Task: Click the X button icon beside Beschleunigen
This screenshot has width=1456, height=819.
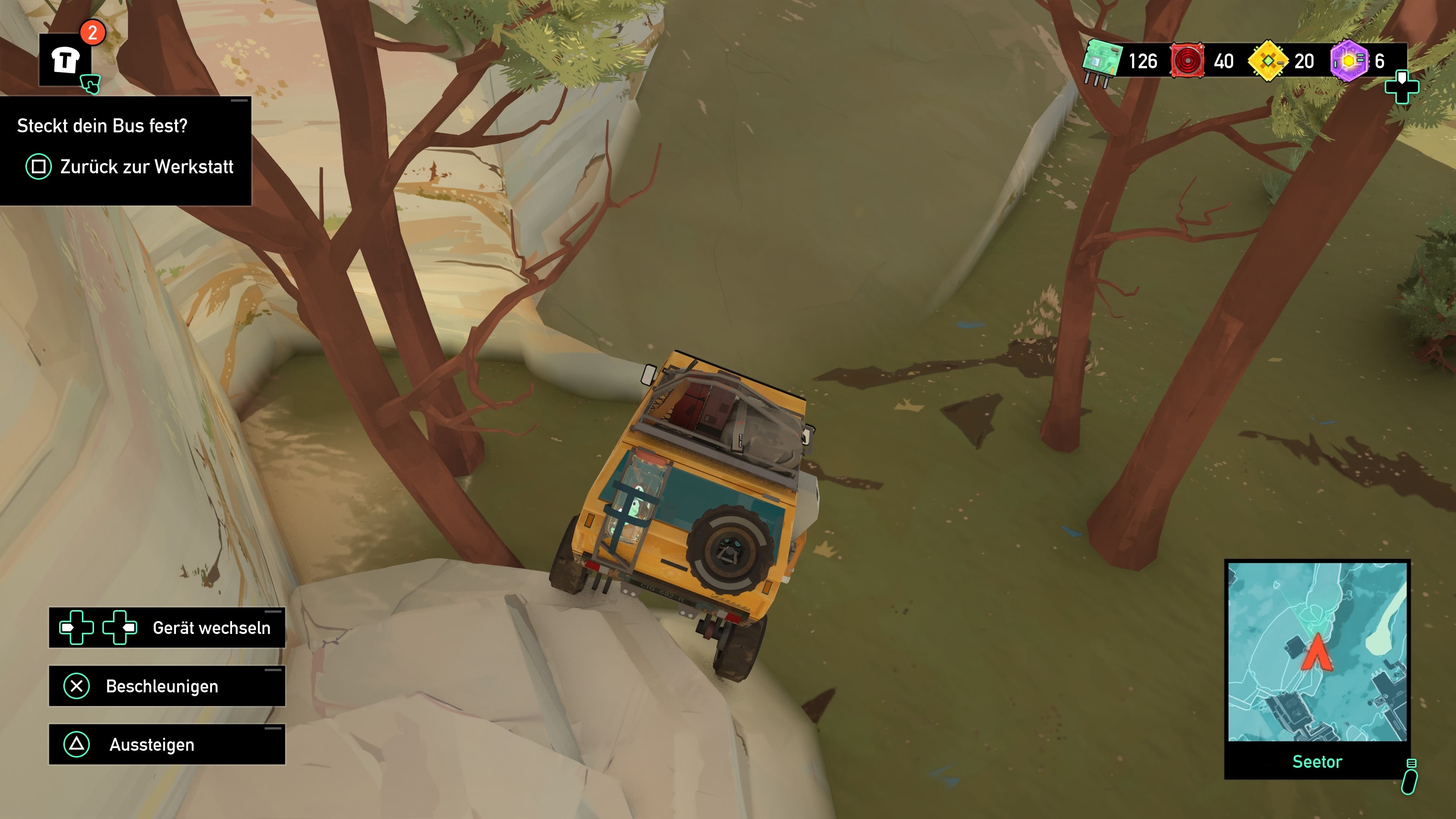Action: click(77, 686)
